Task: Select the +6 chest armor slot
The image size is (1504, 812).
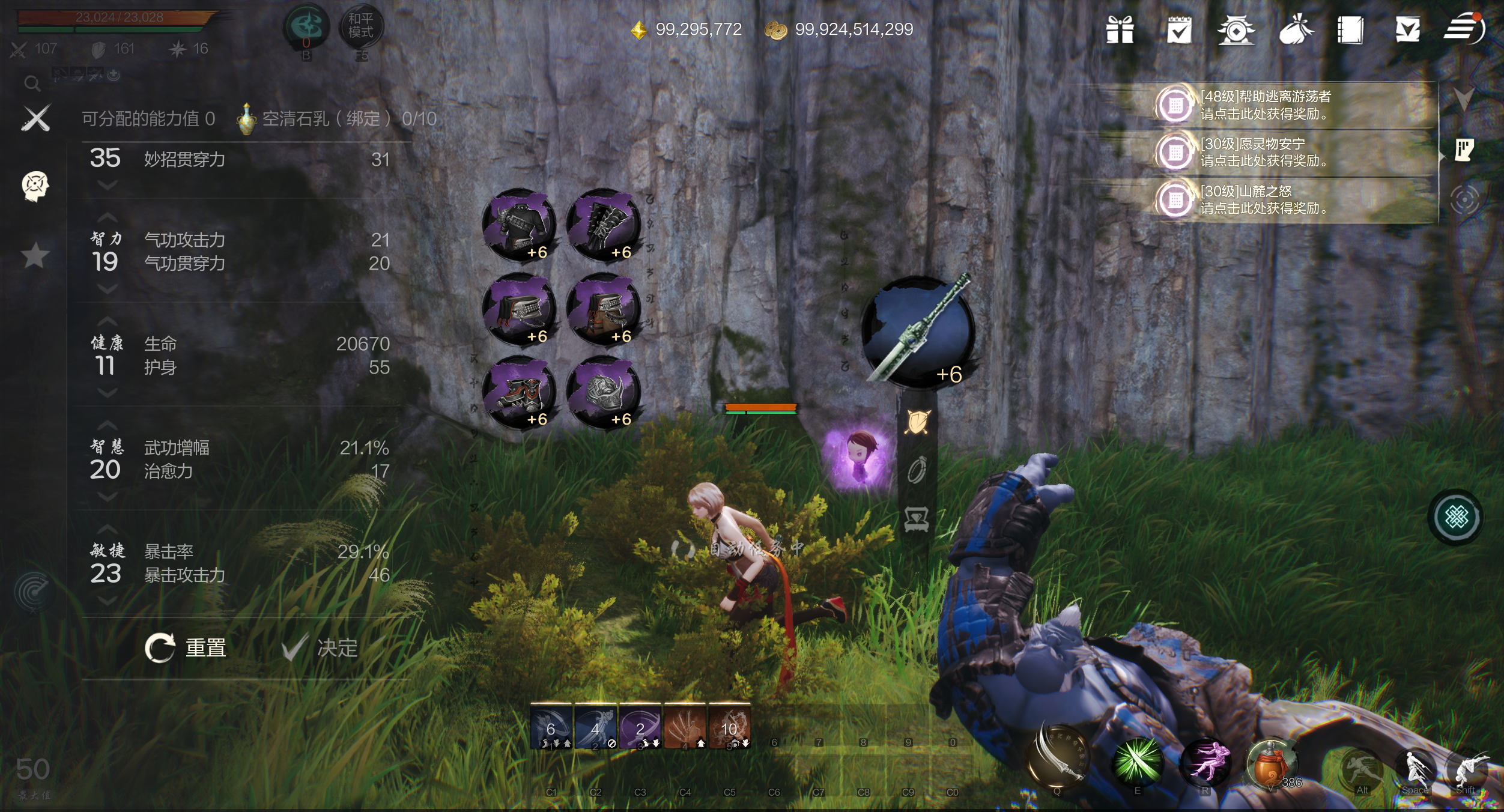Action: (519, 225)
